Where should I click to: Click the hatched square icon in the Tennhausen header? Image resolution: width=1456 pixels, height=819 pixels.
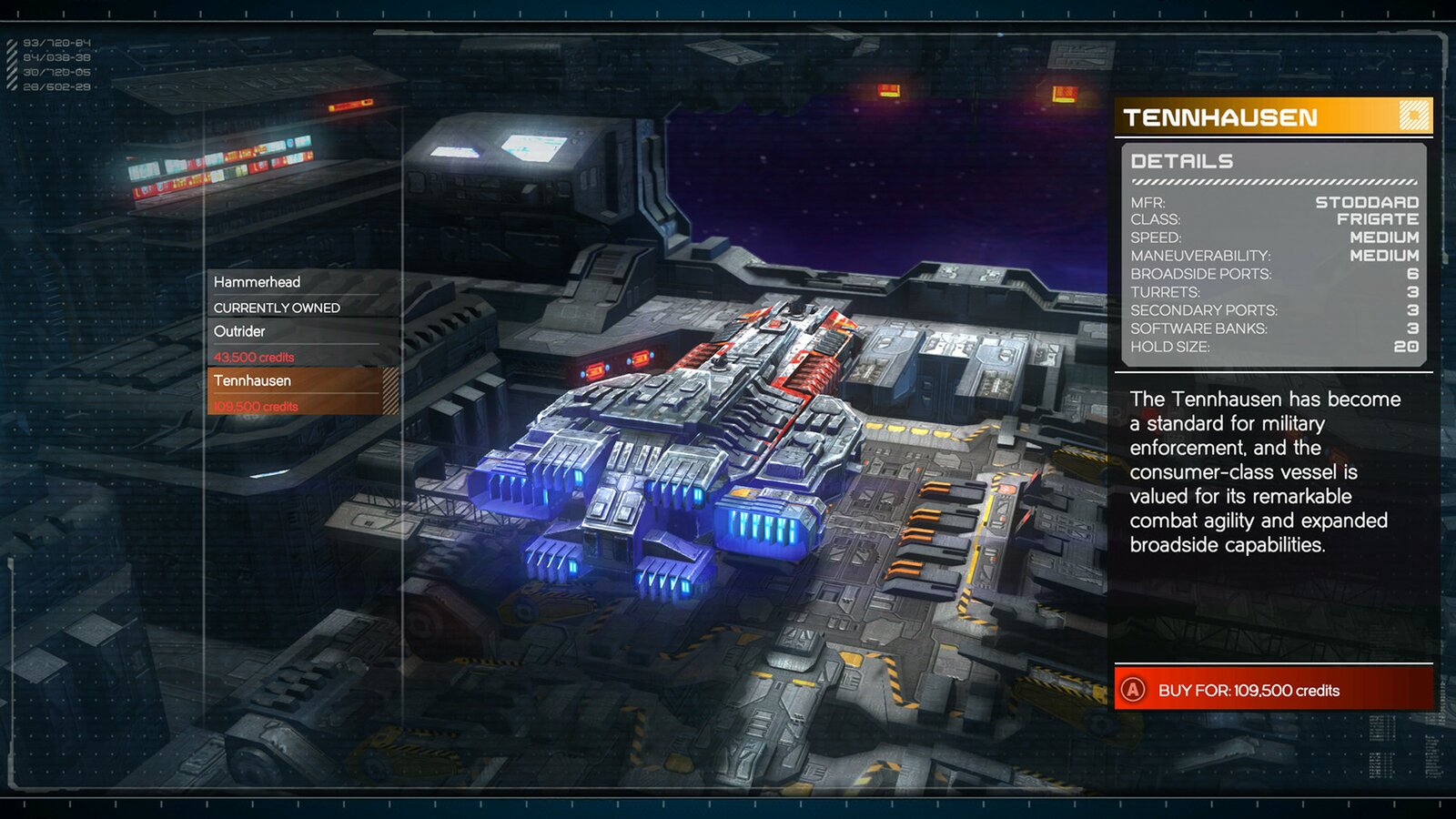tap(1413, 116)
